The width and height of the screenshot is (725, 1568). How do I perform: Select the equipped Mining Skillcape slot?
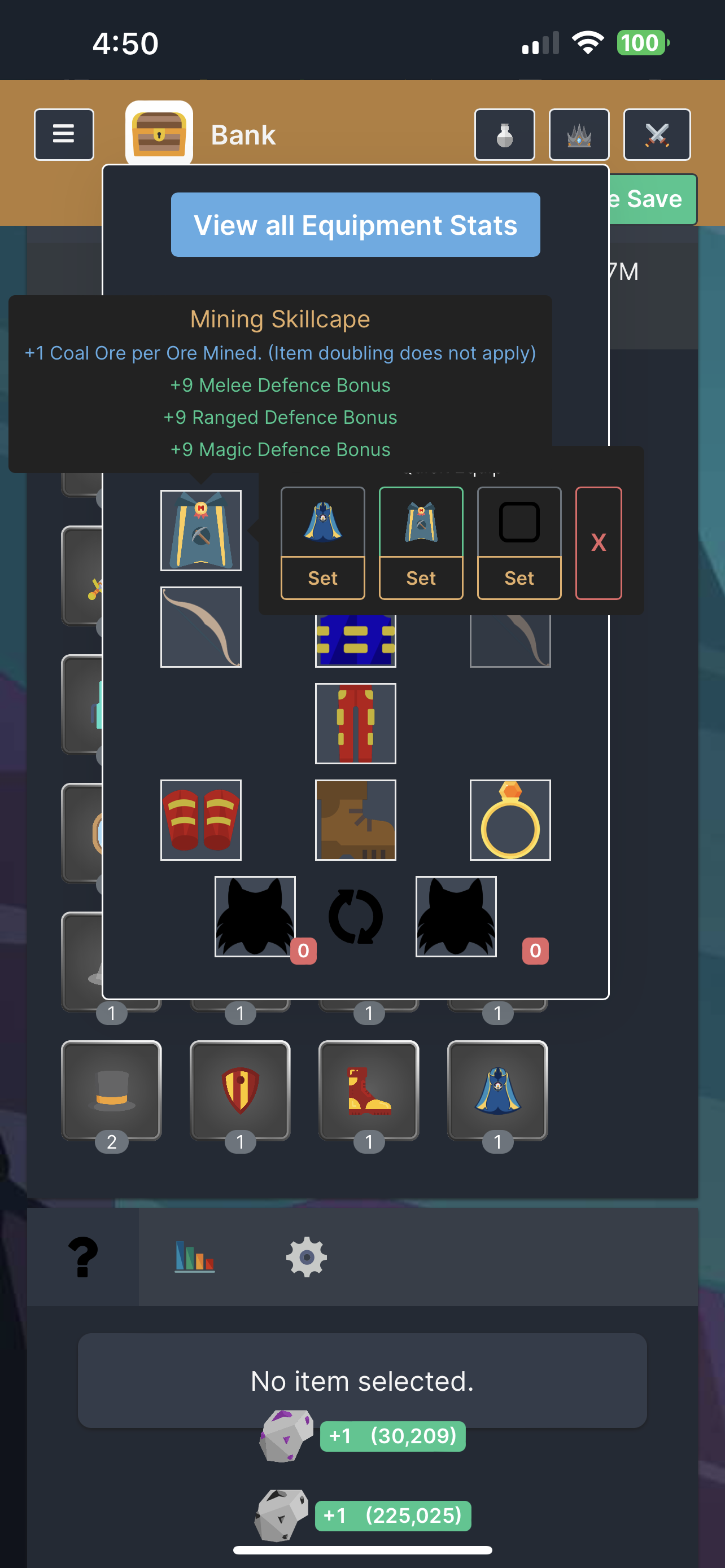200,530
